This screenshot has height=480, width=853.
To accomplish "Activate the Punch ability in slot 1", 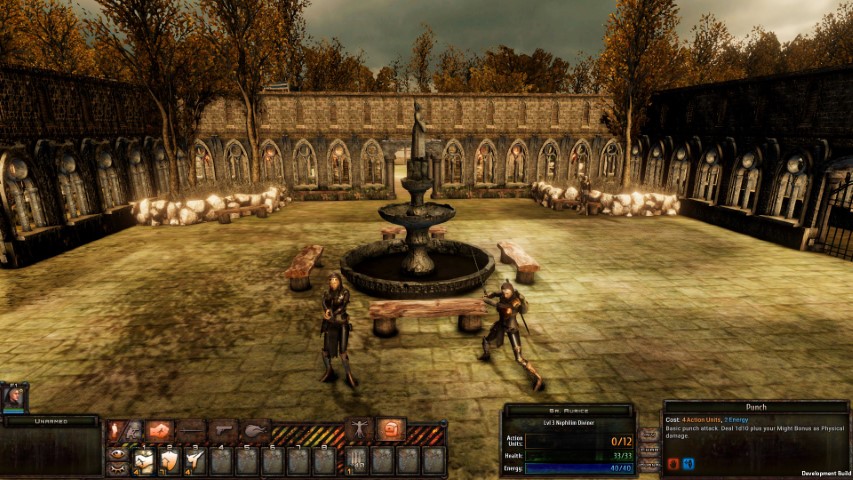I will tap(144, 460).
